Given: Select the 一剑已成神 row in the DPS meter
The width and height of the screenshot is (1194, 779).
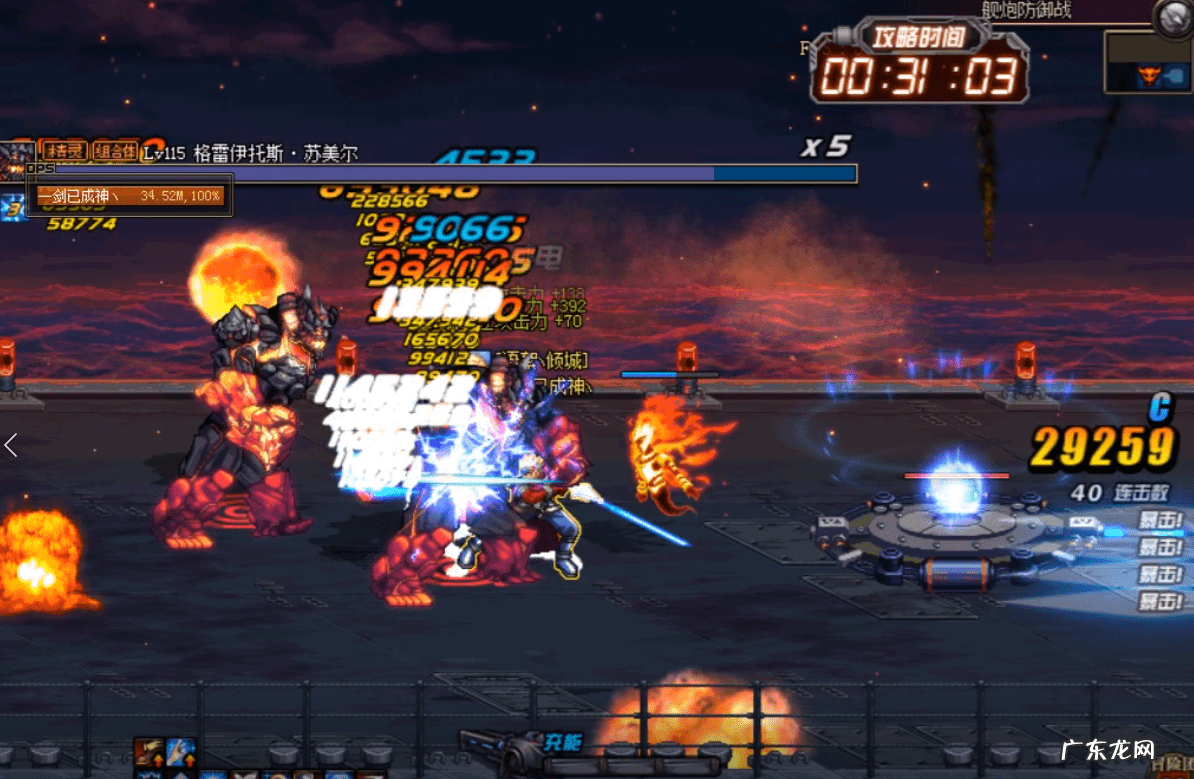Looking at the screenshot, I should pyautogui.click(x=130, y=196).
